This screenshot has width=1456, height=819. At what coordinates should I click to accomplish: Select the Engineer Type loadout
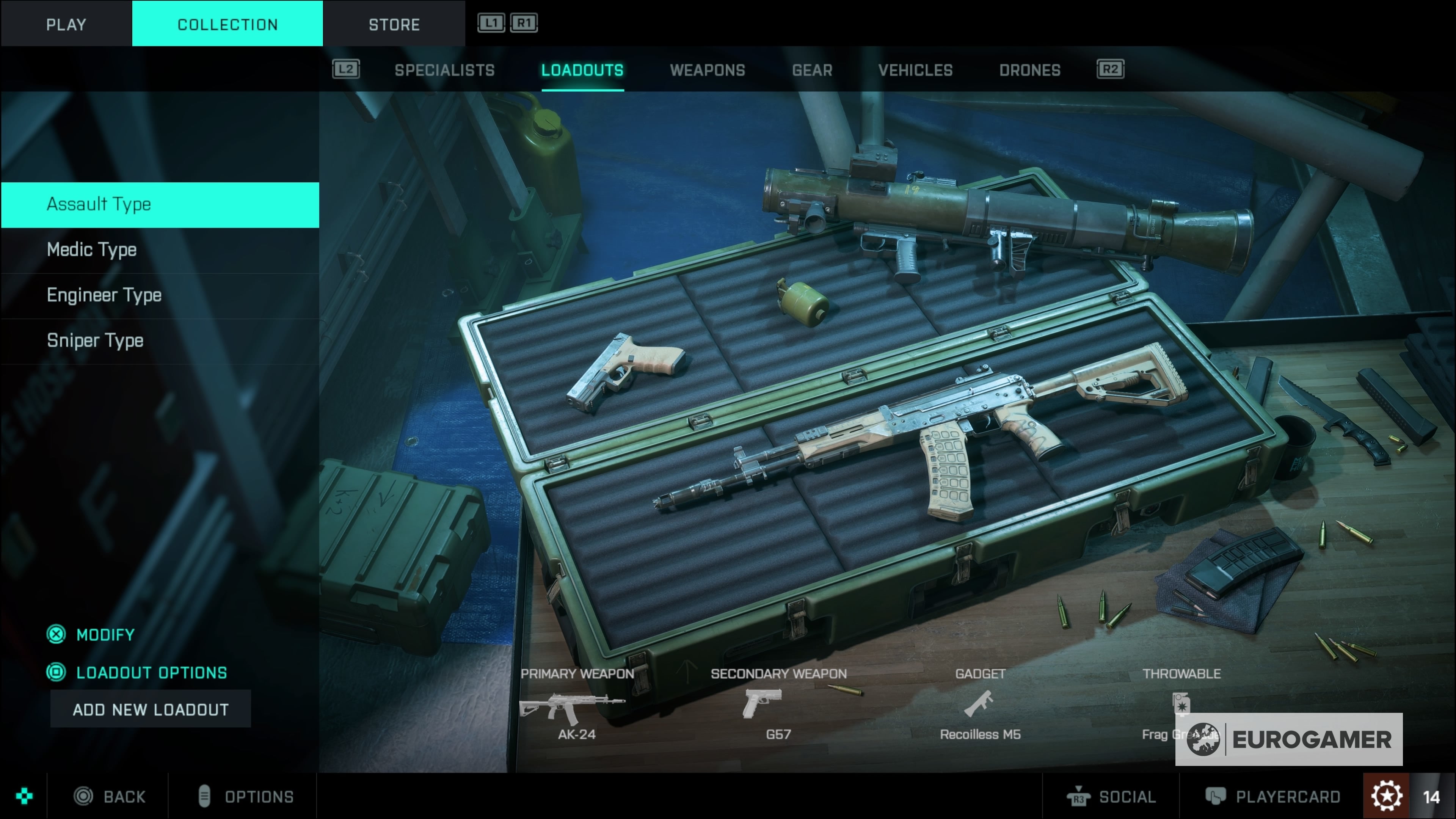[x=104, y=295]
